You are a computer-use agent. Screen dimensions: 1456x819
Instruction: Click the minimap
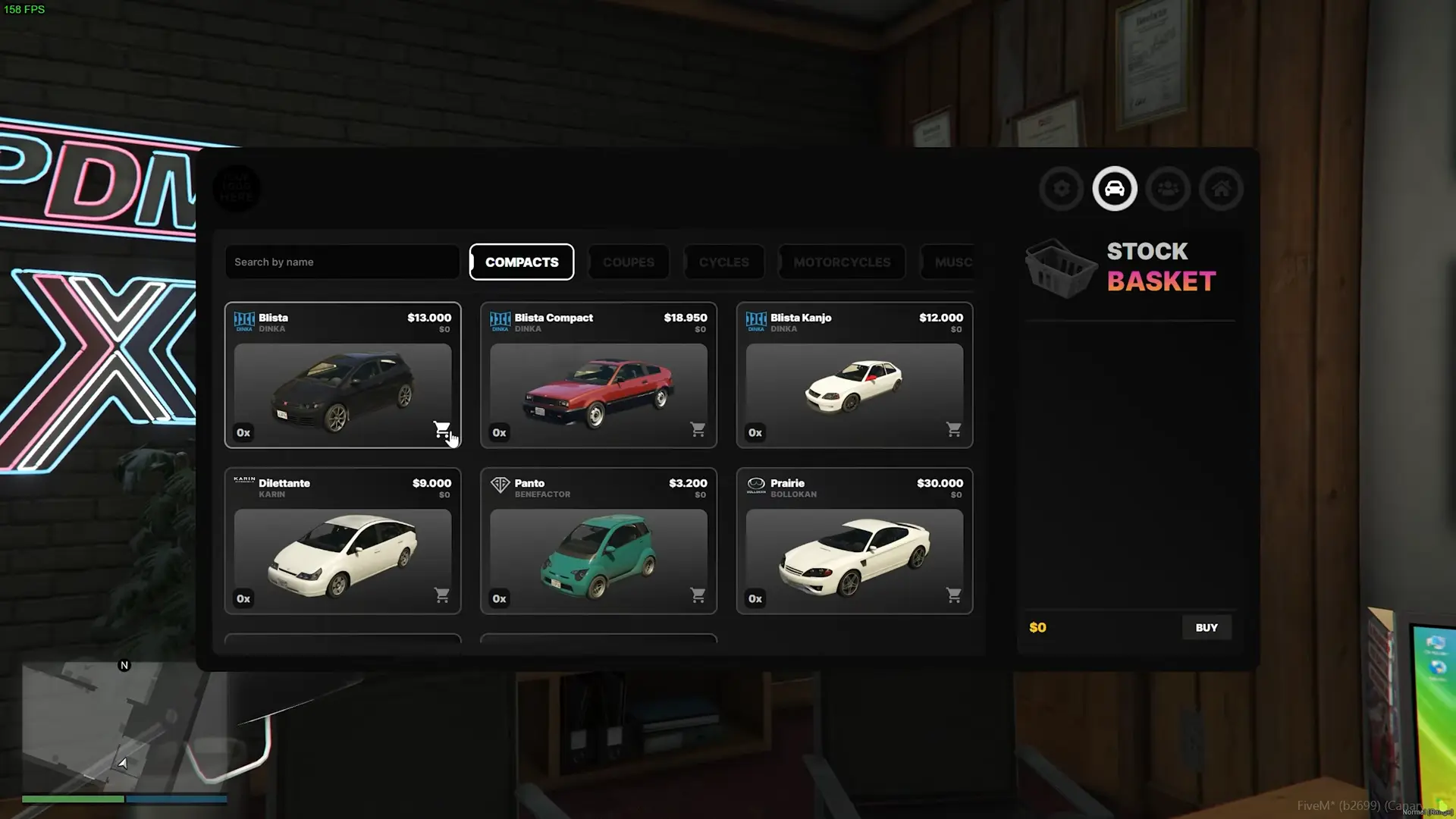pos(125,726)
